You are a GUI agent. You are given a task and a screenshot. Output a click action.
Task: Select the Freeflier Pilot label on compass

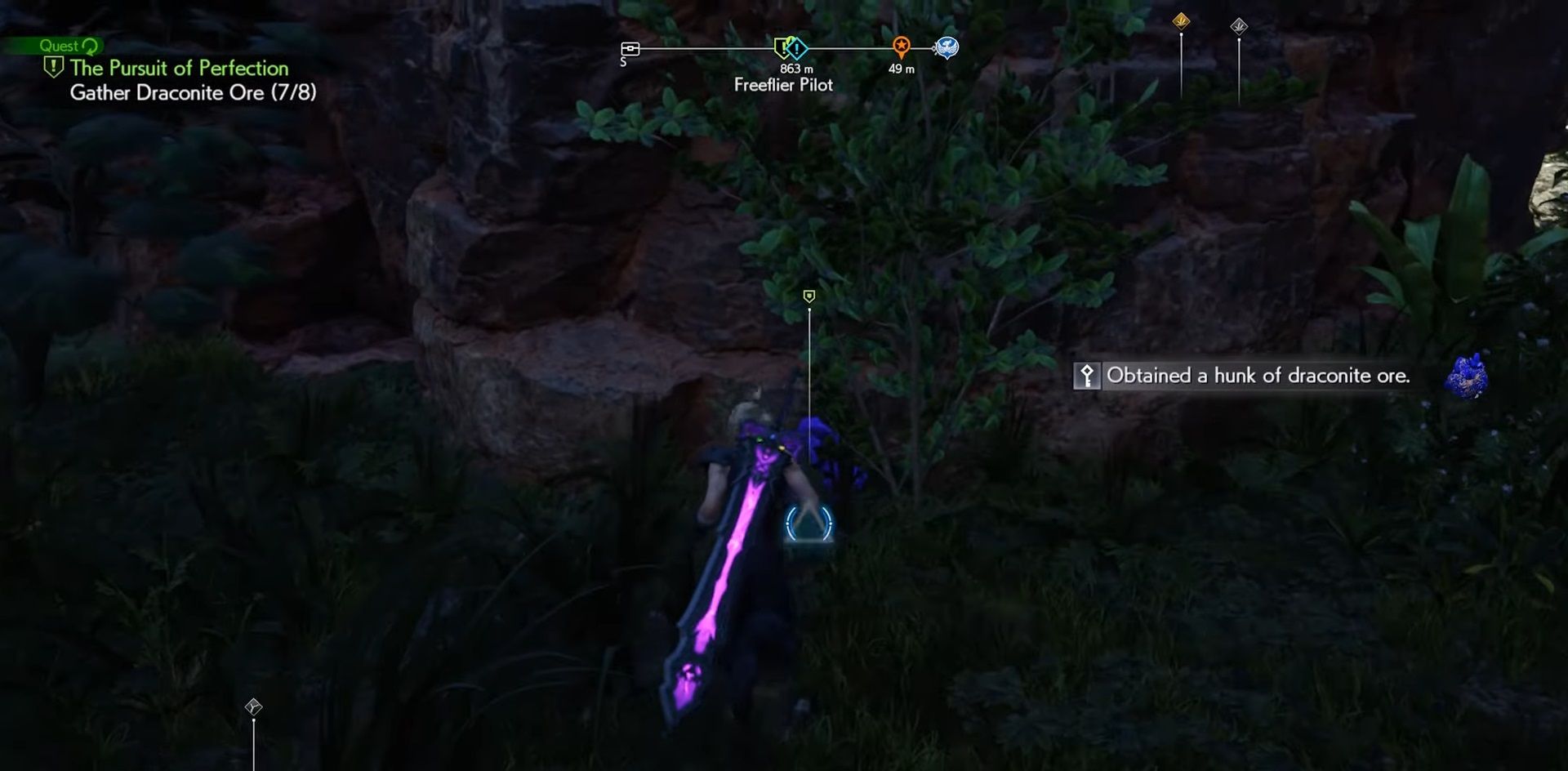point(786,85)
